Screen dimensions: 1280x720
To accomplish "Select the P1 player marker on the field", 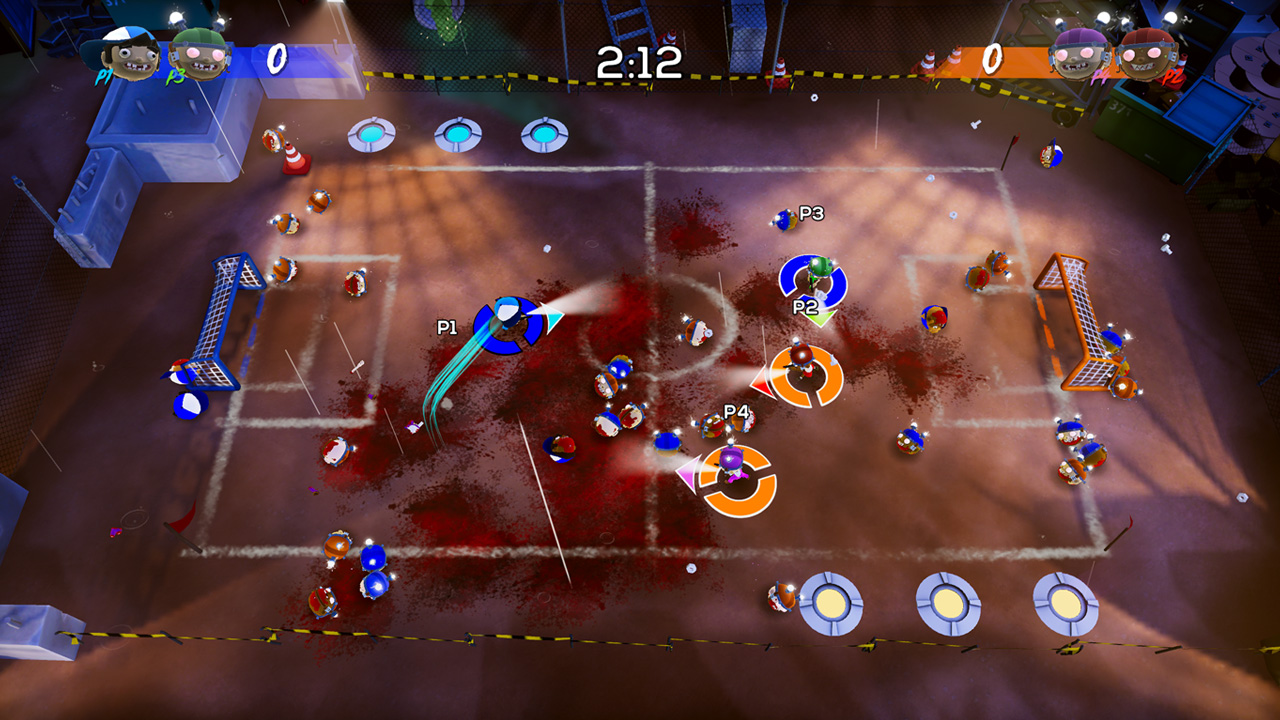I will click(x=509, y=325).
